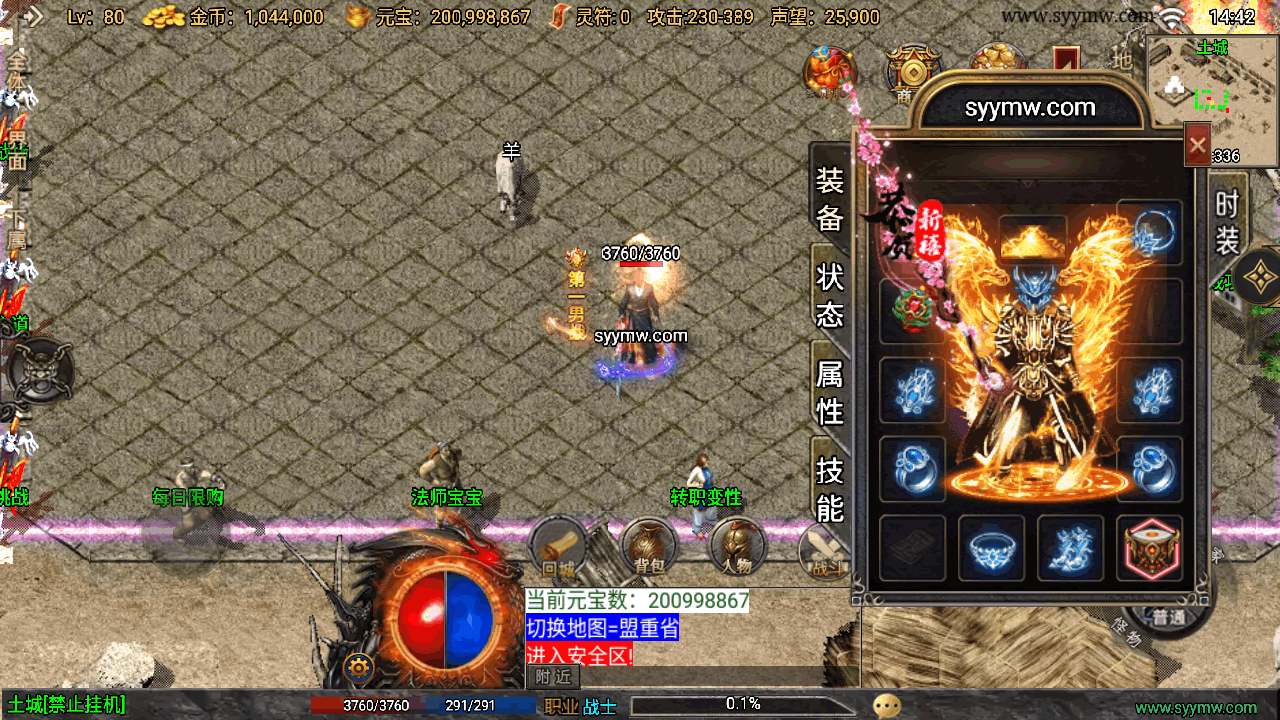Open the chat bubble emoji icon
The image size is (1280, 720).
coord(886,706)
